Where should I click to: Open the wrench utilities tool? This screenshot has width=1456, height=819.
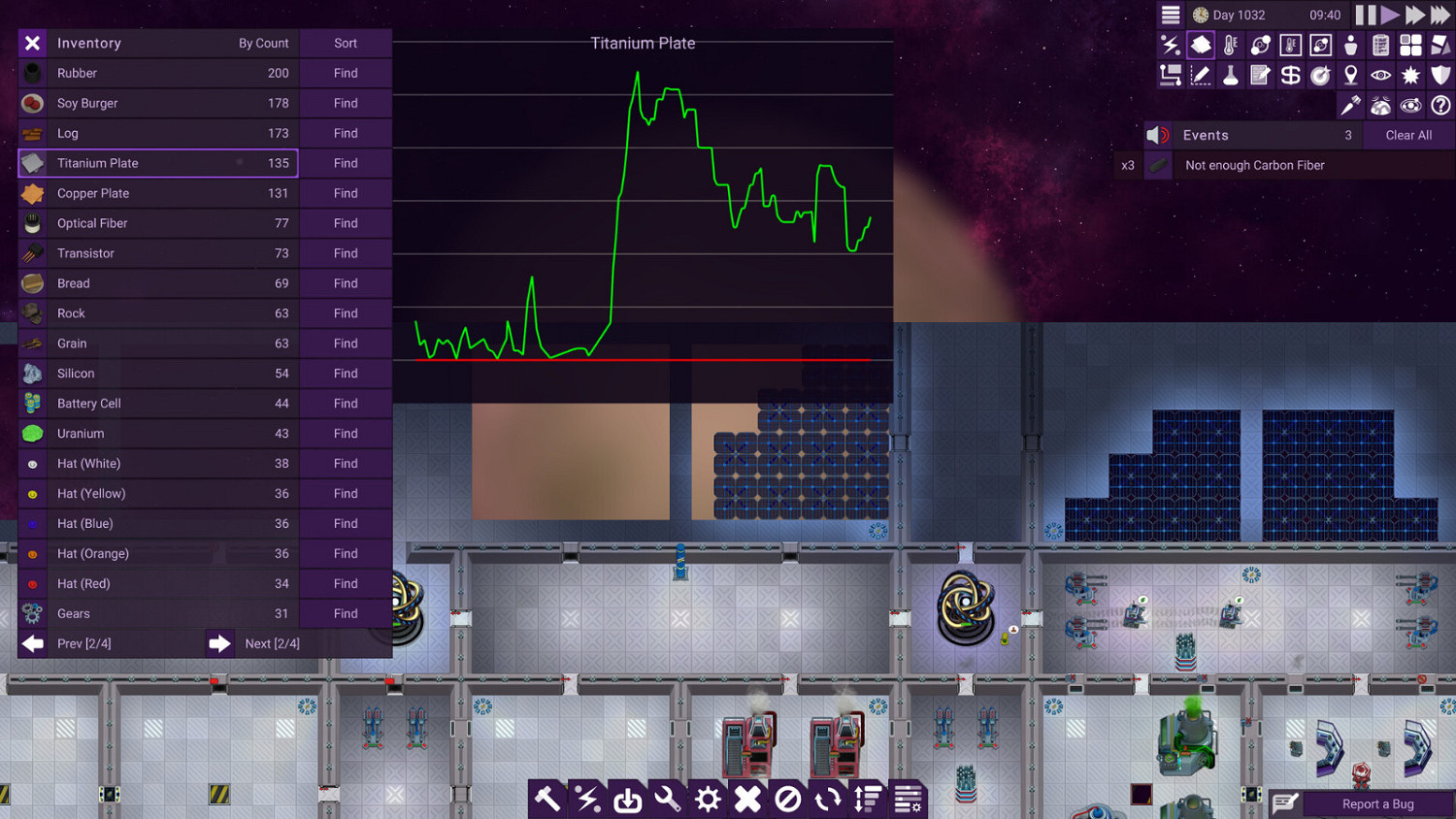click(667, 799)
